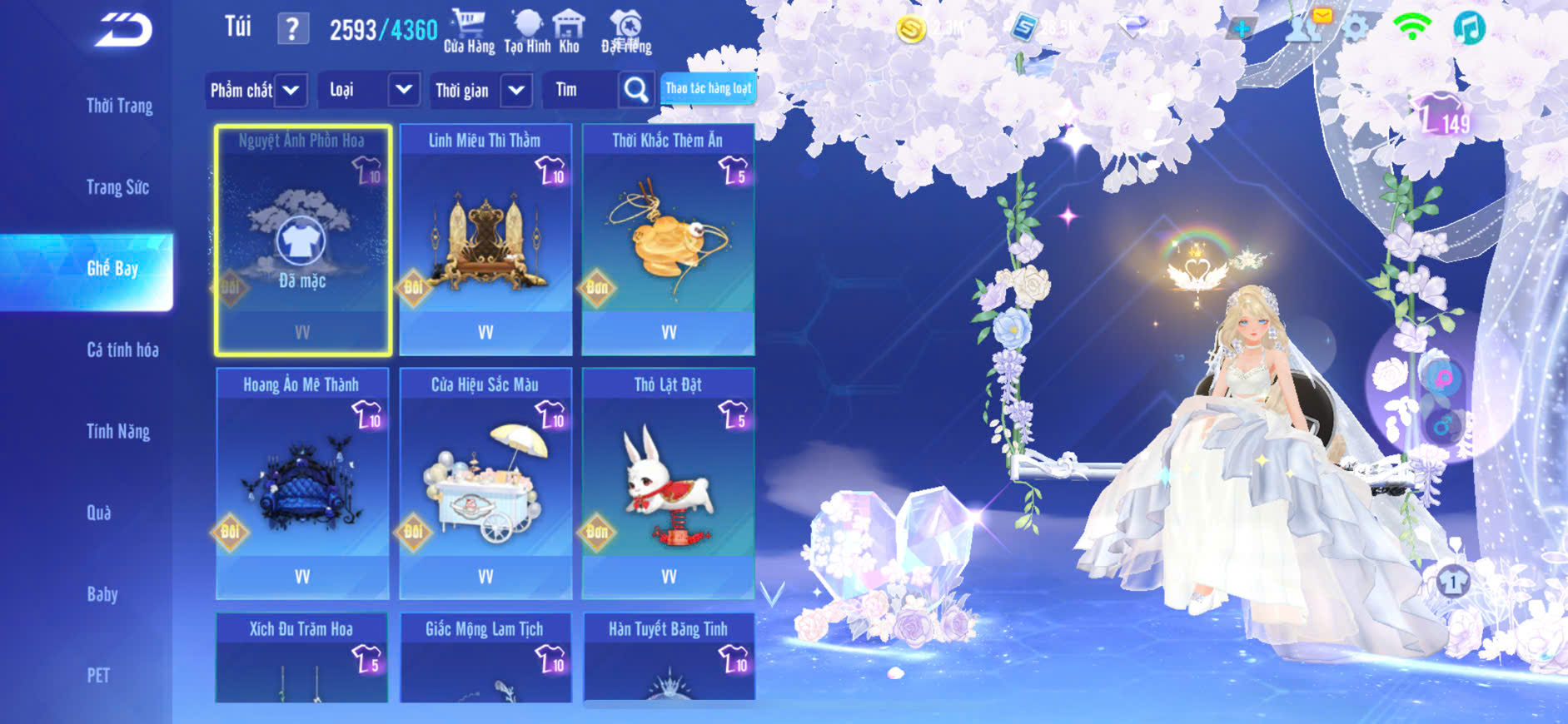
Task: Open the Cửa Hàng shop
Action: [x=469, y=32]
